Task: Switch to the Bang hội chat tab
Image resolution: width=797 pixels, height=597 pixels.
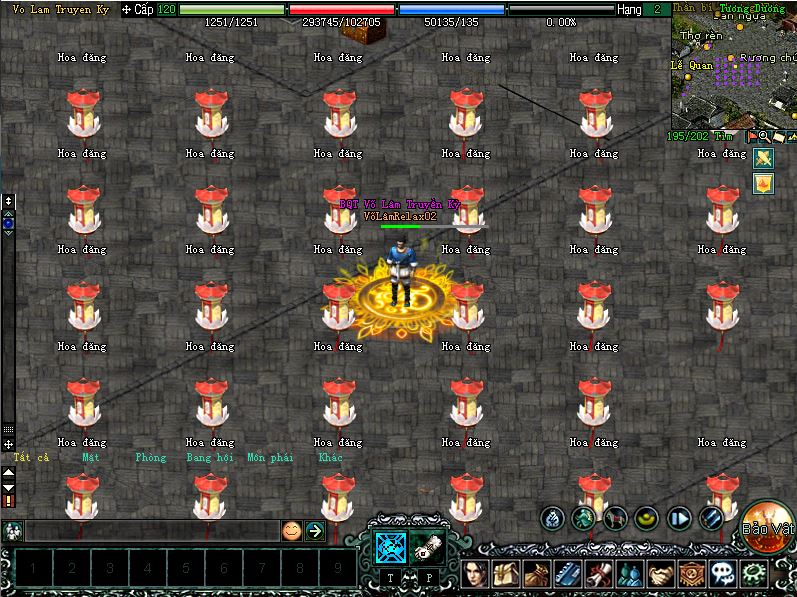Action: tap(209, 458)
